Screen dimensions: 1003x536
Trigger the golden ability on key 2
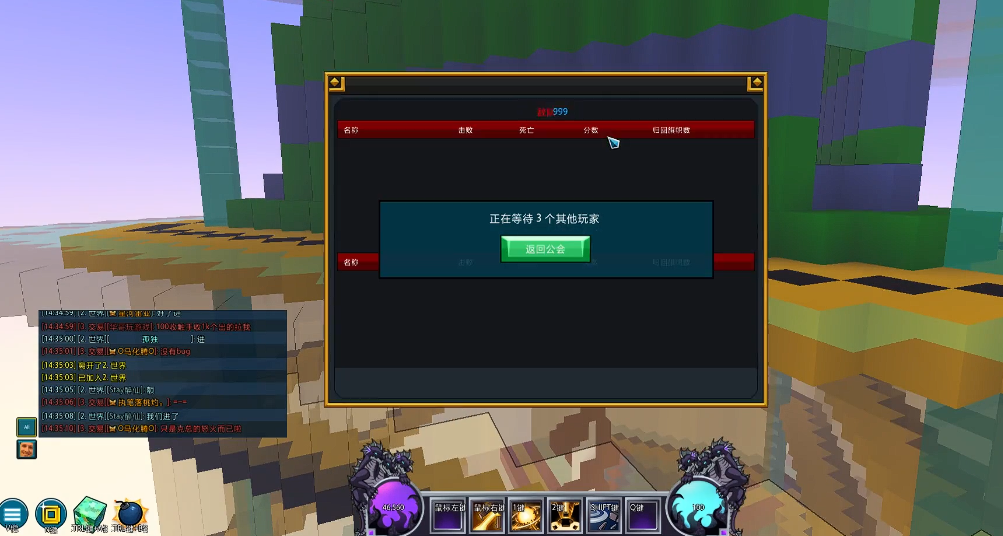click(x=565, y=514)
